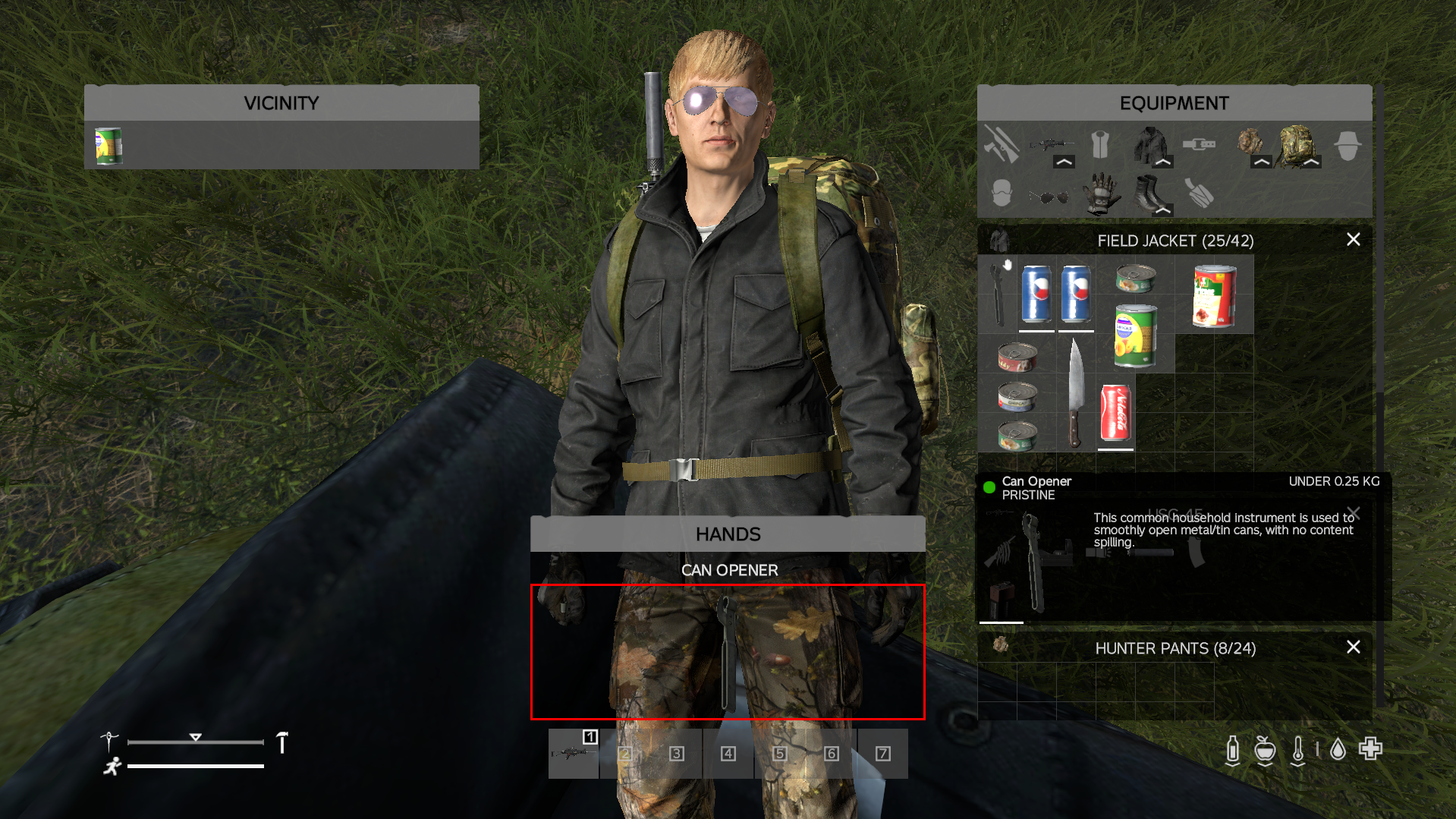The height and width of the screenshot is (819, 1456).
Task: Select the black boots equipment slot
Action: [1149, 194]
